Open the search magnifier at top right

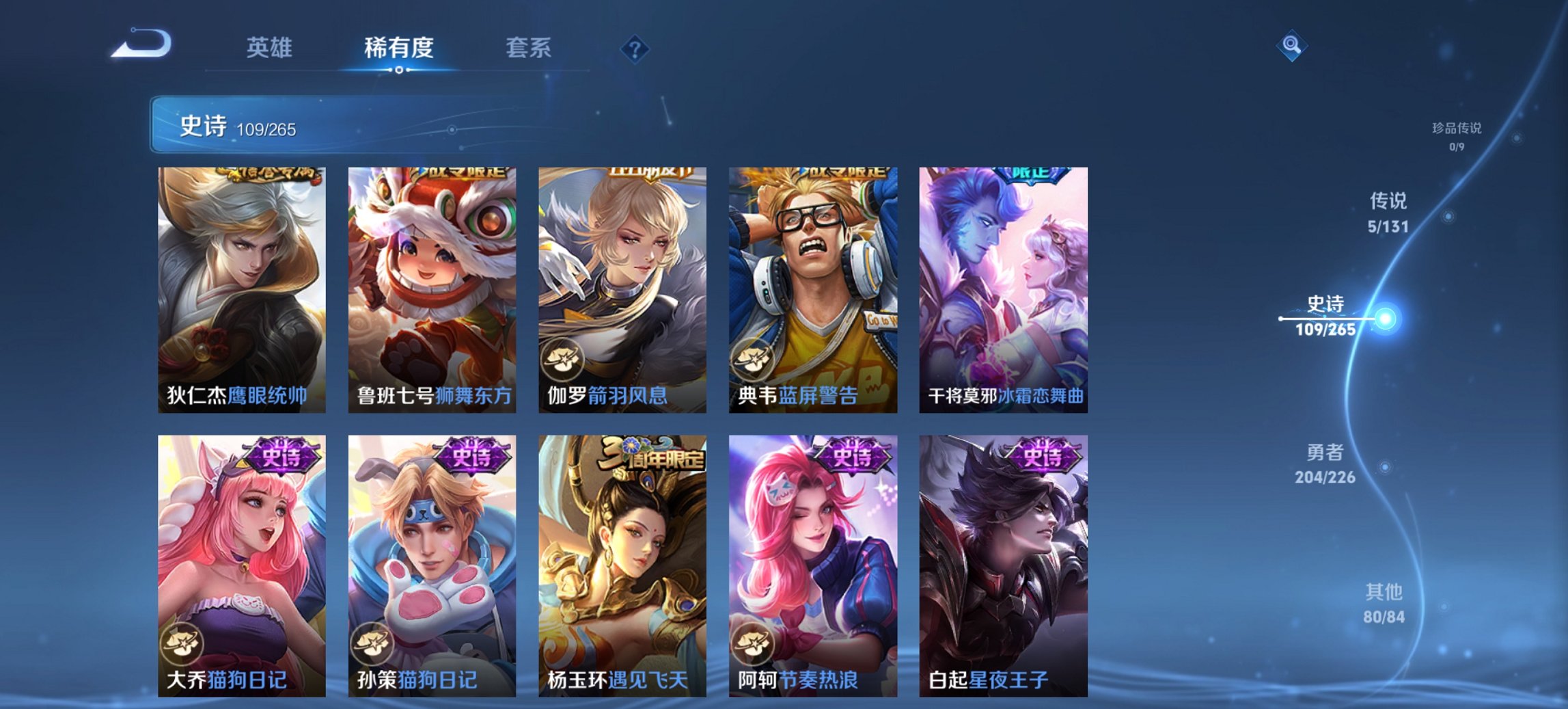click(x=1292, y=46)
